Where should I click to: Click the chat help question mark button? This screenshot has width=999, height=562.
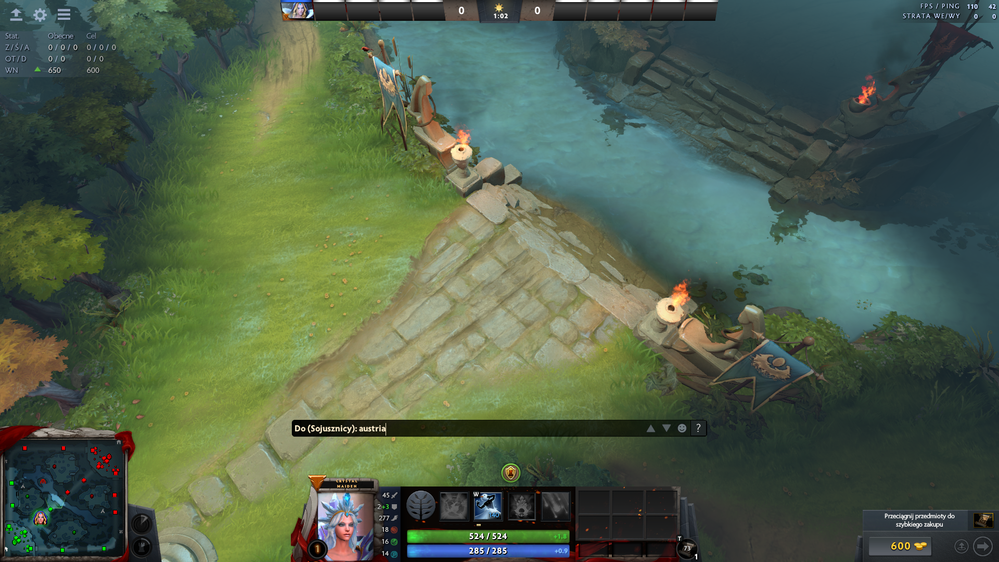click(698, 428)
